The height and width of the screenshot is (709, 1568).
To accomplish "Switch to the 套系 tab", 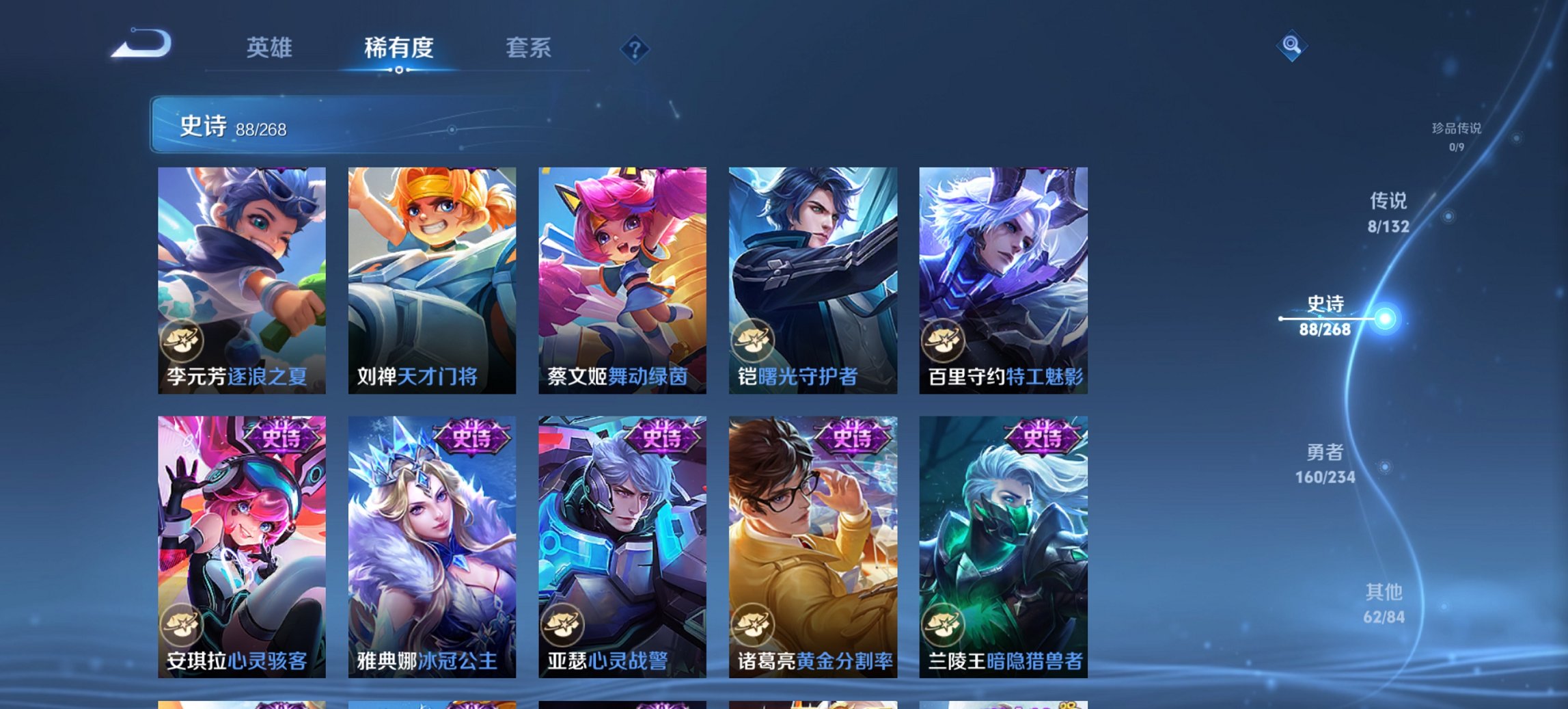I will coord(527,48).
